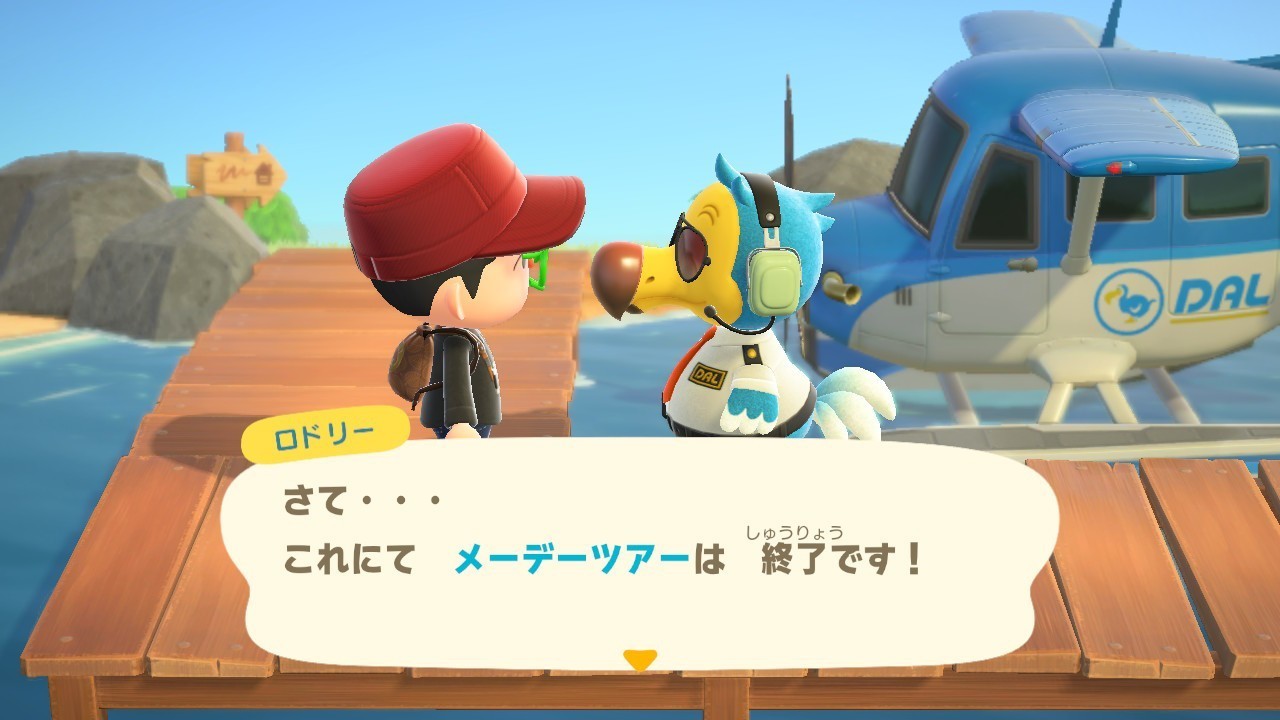1280x720 pixels.
Task: Click the DAL badge on Wilbur's uniform
Action: pos(708,375)
